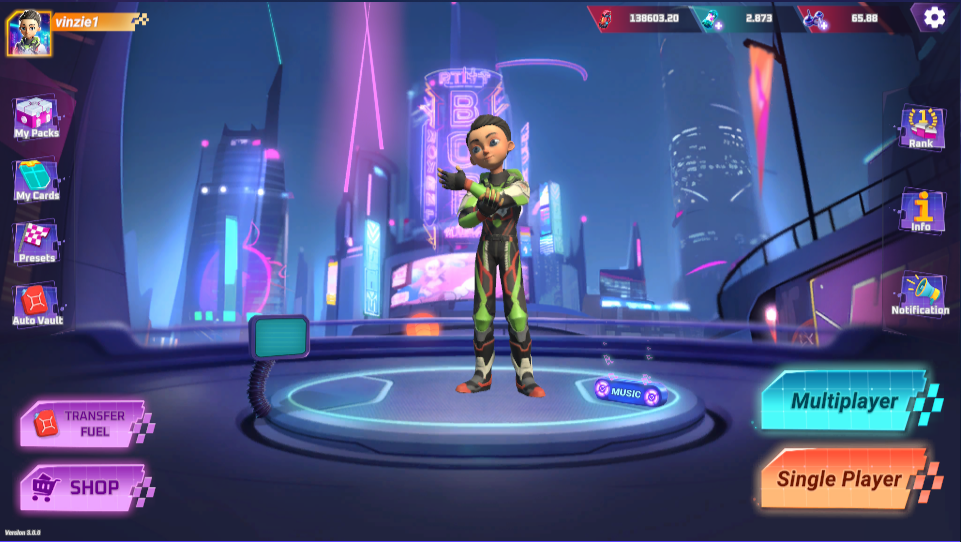Open the settings gear menu
Viewport: 961px width, 542px height.
934,17
